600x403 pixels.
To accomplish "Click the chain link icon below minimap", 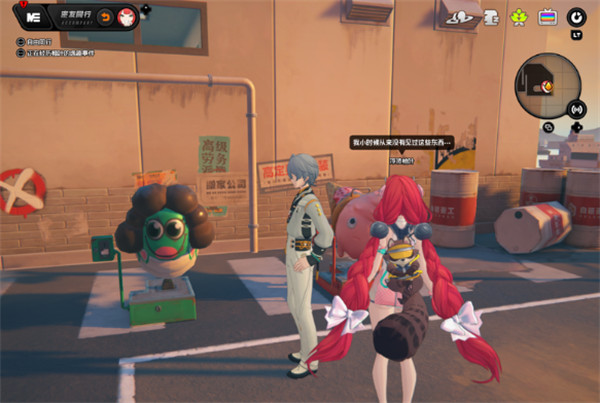I will pyautogui.click(x=549, y=127).
